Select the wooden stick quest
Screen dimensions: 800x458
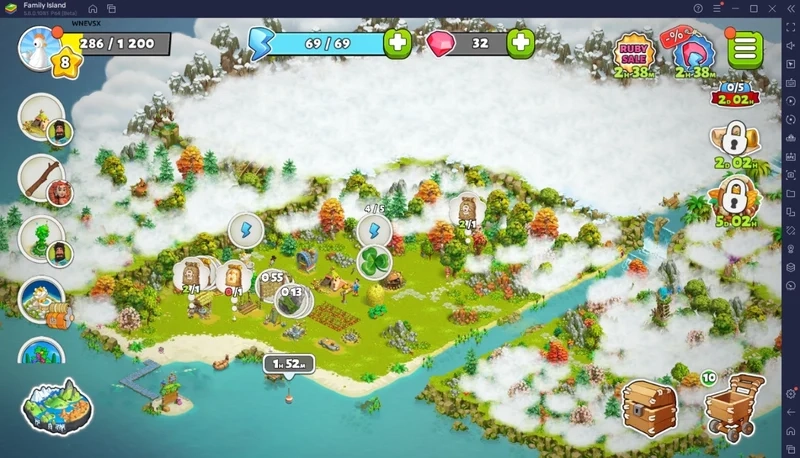pos(44,178)
